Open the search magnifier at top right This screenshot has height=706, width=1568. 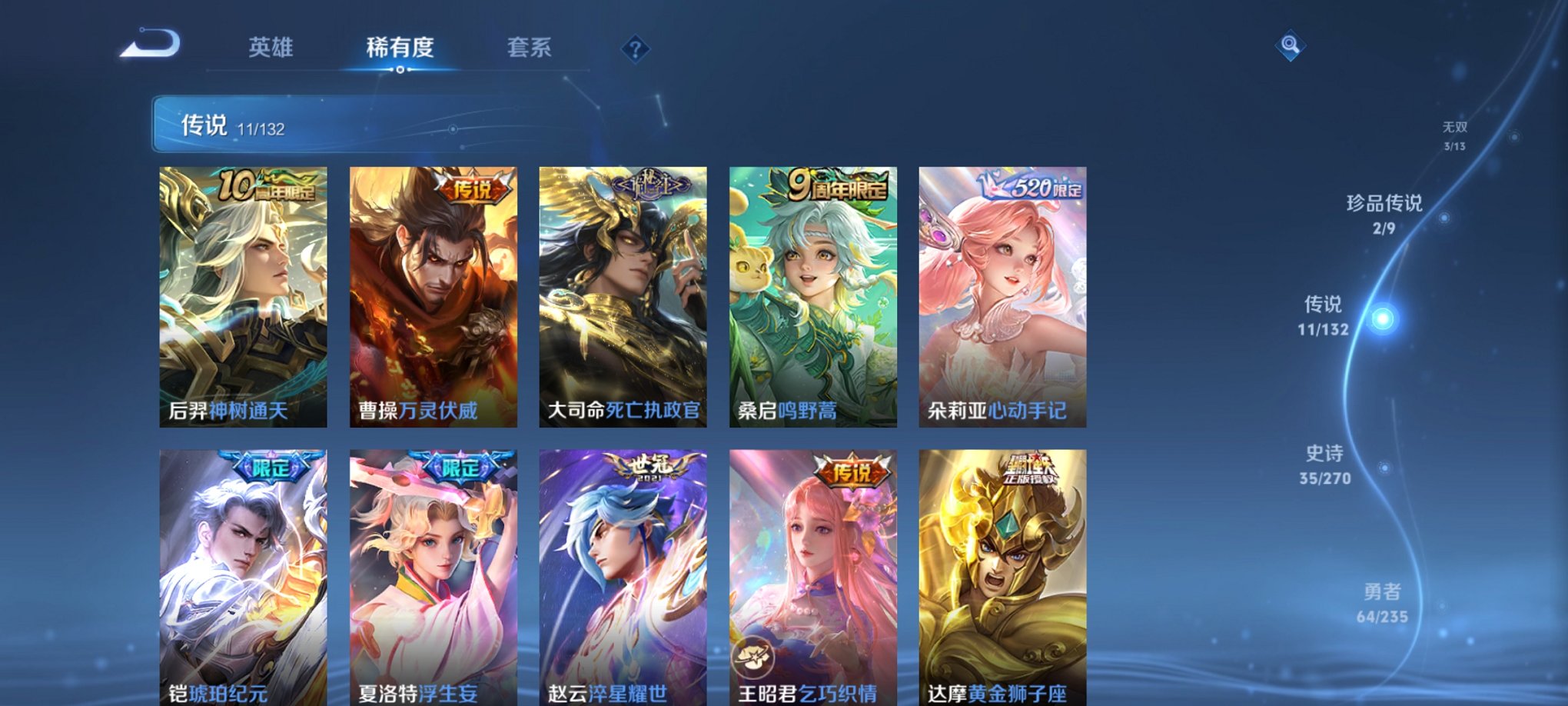click(1291, 44)
